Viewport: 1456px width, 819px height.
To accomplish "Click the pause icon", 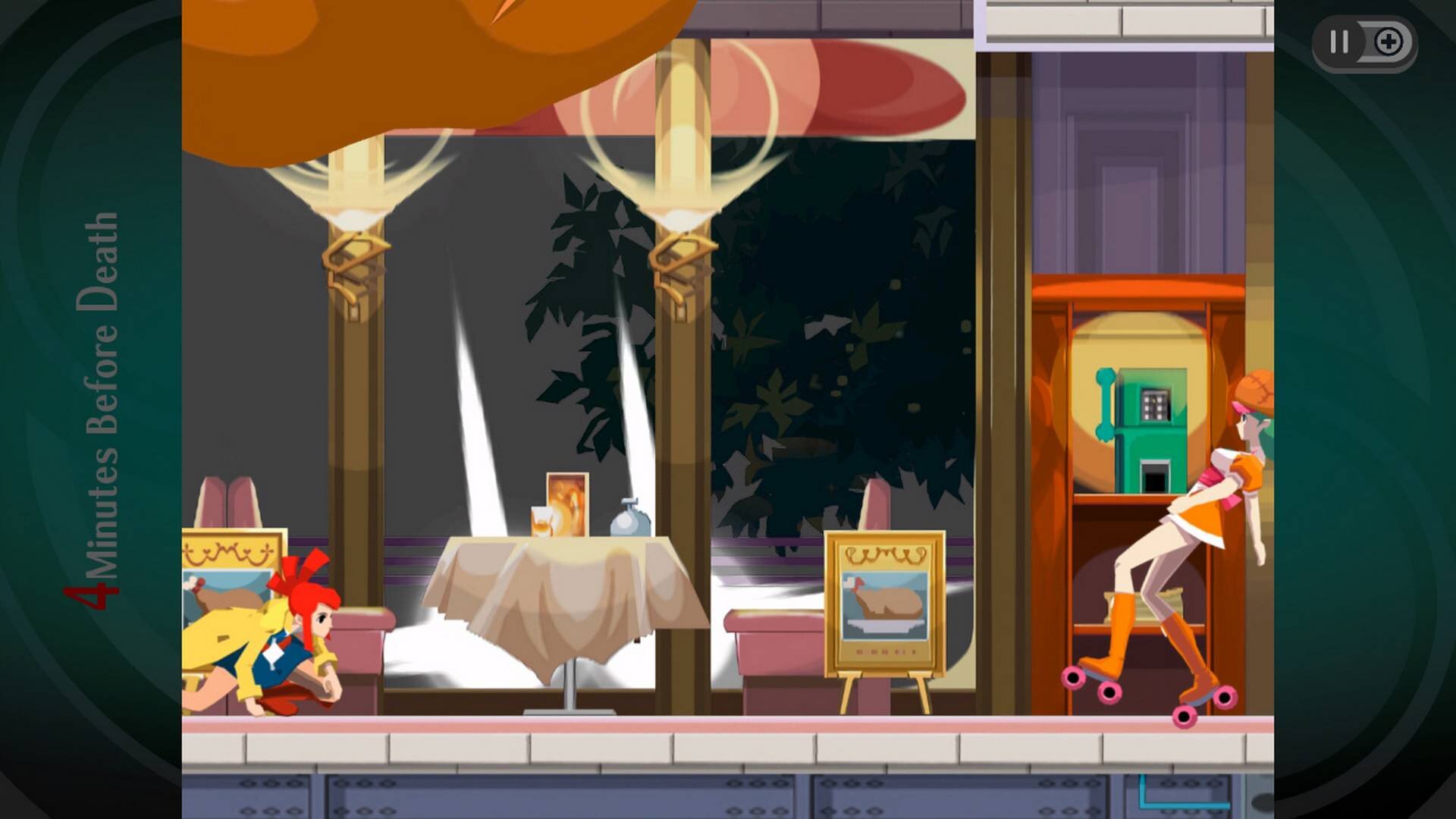I will point(1338,43).
